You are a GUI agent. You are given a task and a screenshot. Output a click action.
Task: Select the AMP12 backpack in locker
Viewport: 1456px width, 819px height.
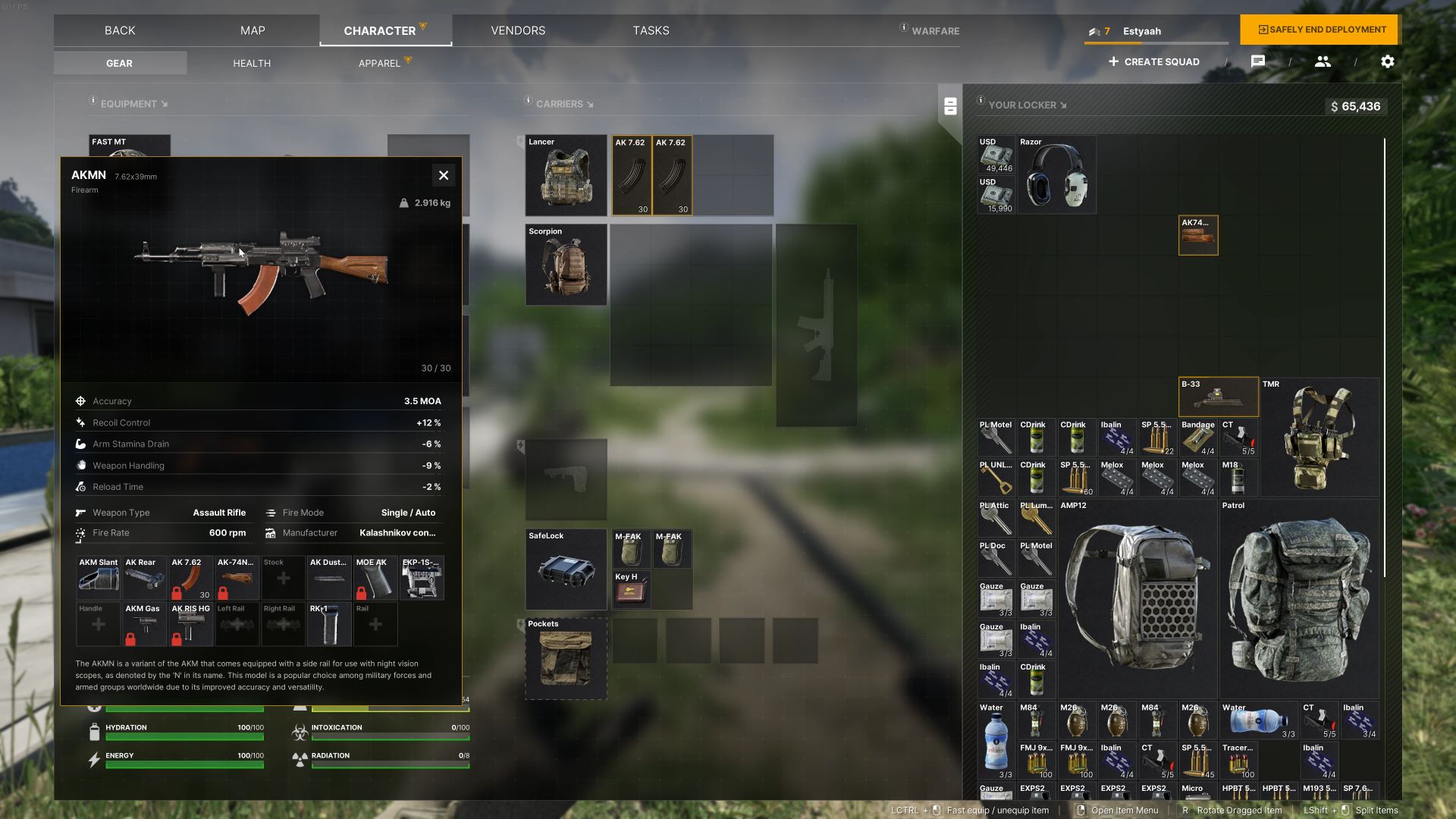pos(1137,599)
